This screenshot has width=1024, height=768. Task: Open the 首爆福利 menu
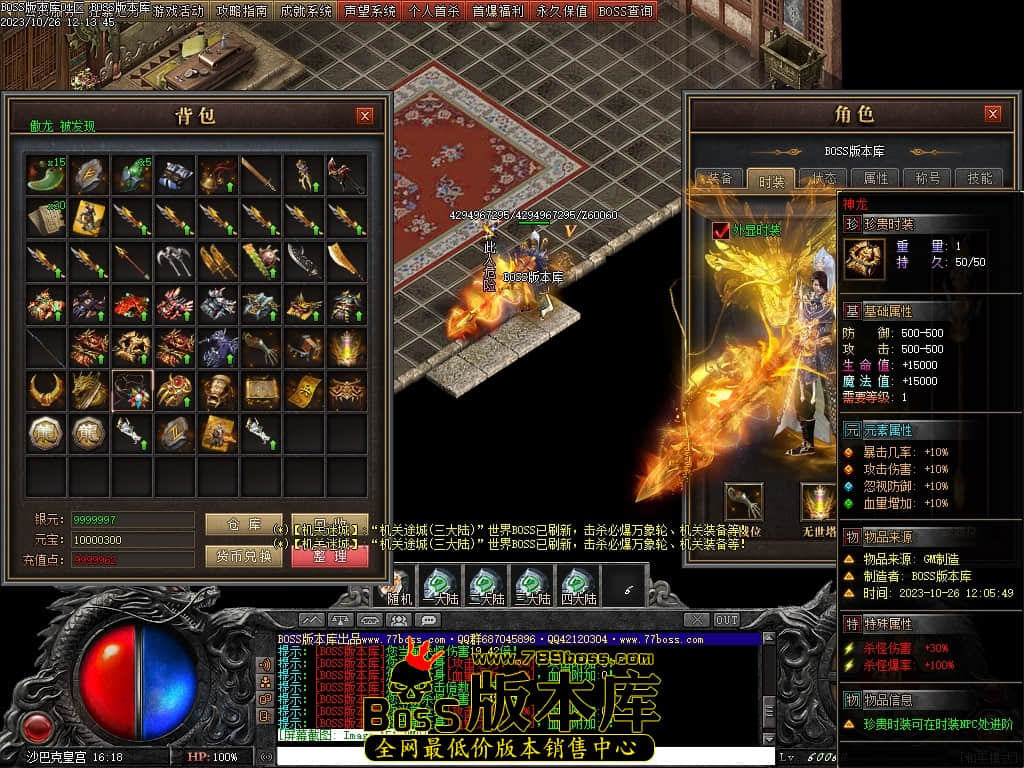click(498, 12)
